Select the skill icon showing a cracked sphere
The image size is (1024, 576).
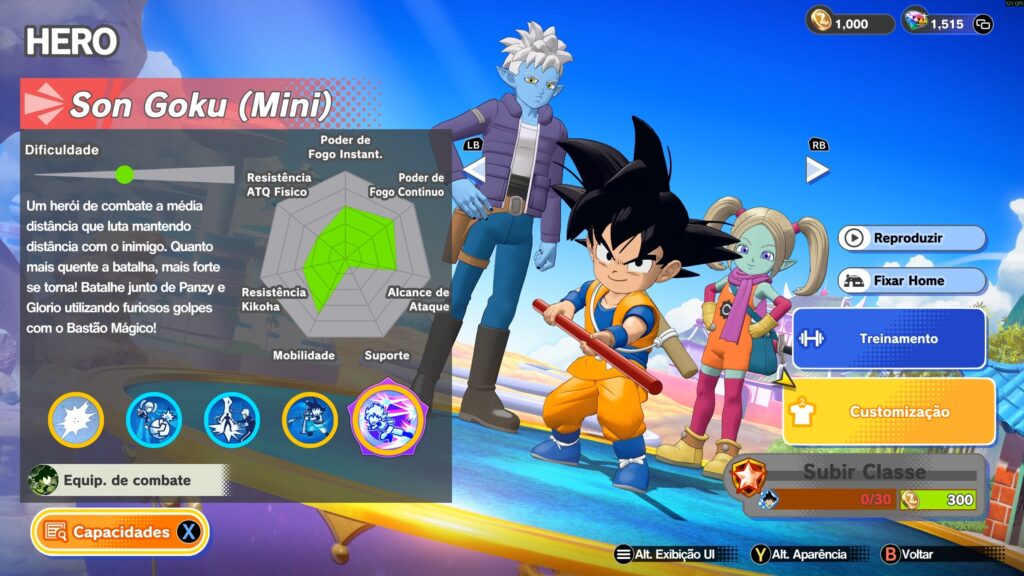click(154, 420)
